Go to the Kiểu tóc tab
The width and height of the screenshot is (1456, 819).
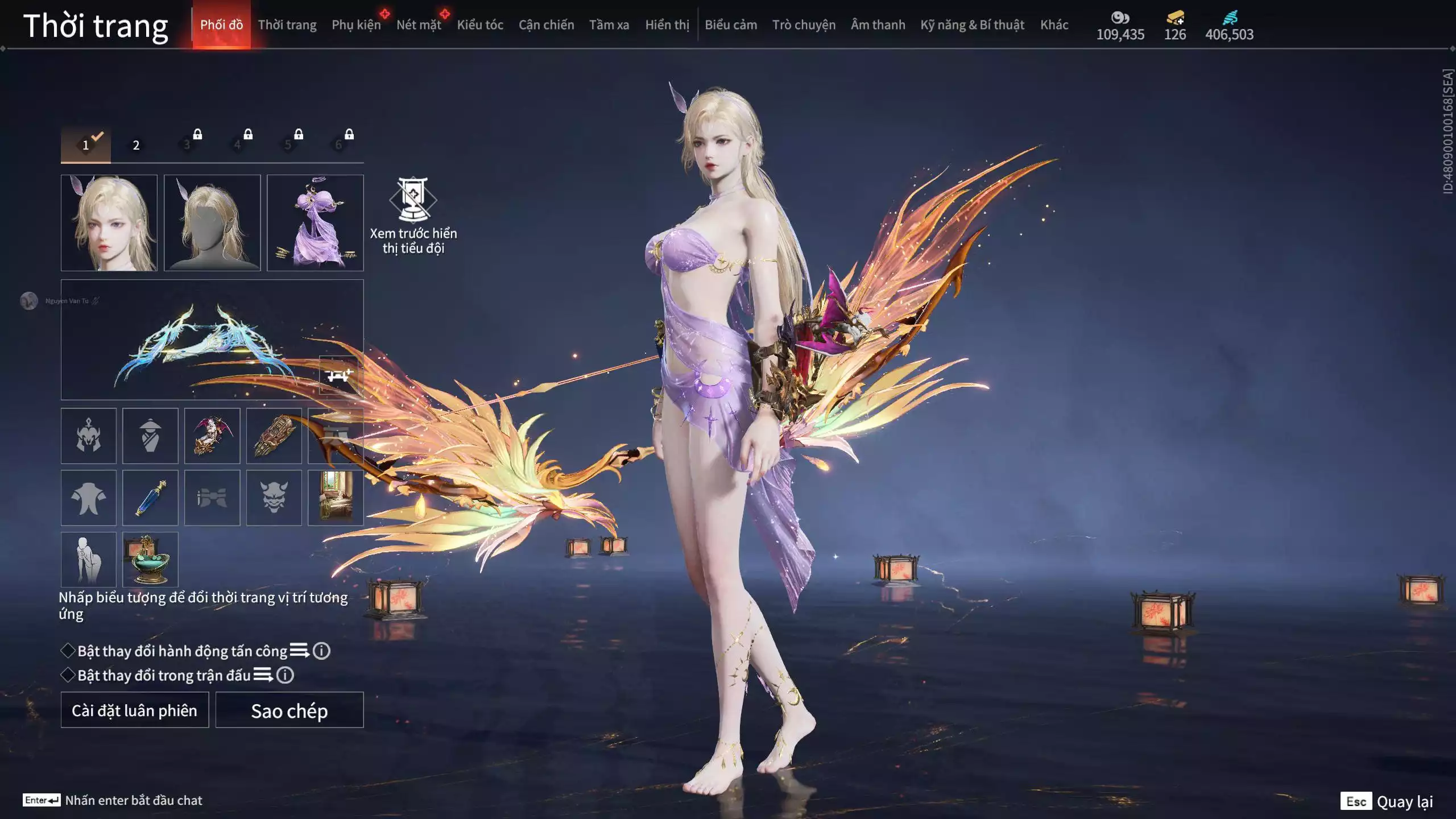click(480, 25)
